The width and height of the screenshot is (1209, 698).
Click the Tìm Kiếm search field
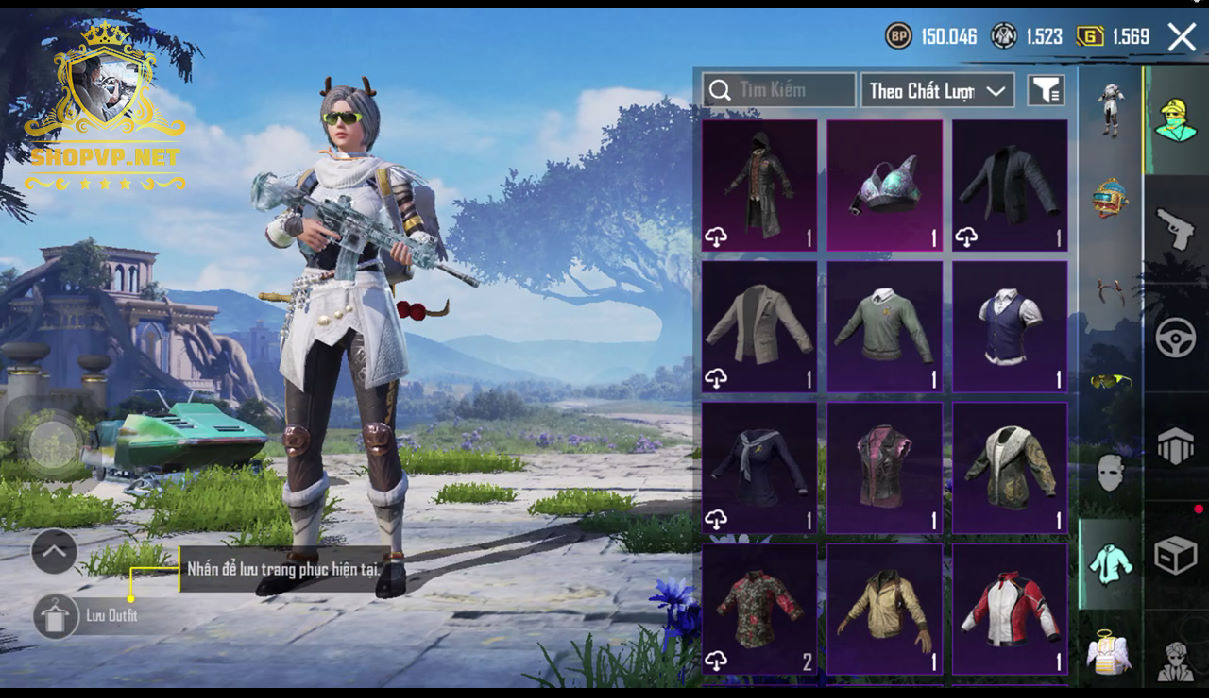click(x=779, y=90)
